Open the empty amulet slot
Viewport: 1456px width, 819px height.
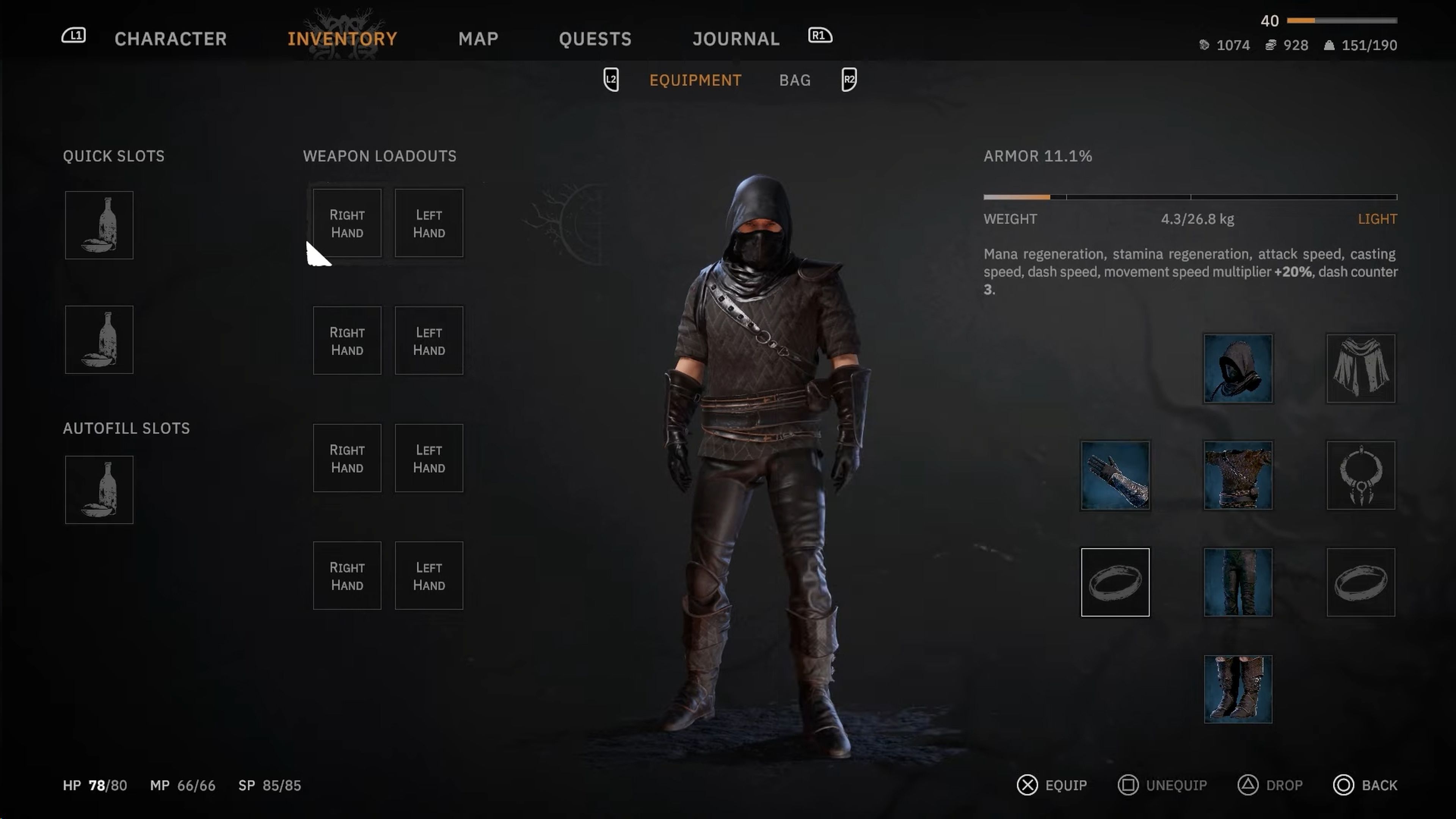coord(1360,475)
